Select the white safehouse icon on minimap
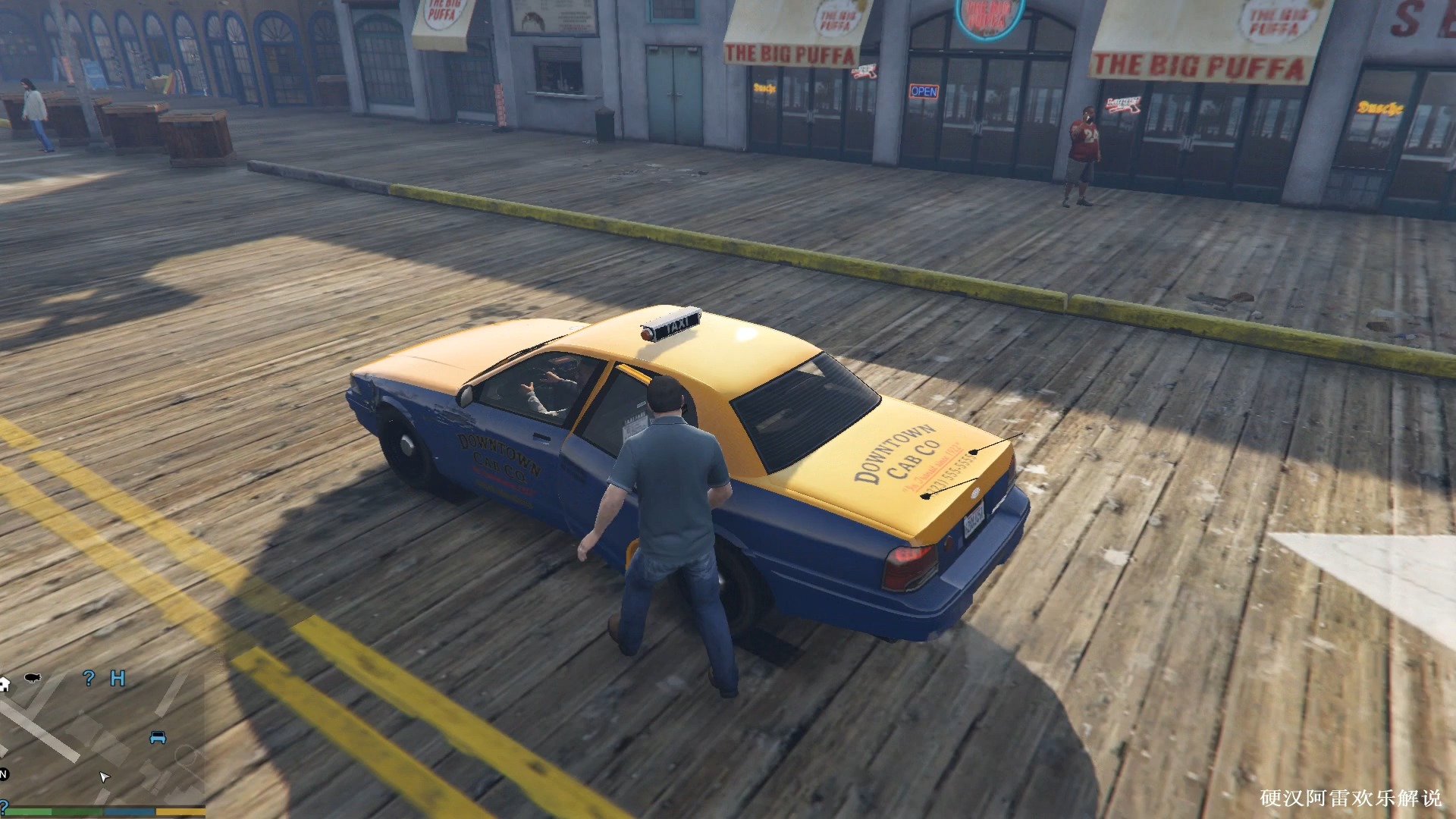Screen dimensions: 1456x819 (4, 683)
